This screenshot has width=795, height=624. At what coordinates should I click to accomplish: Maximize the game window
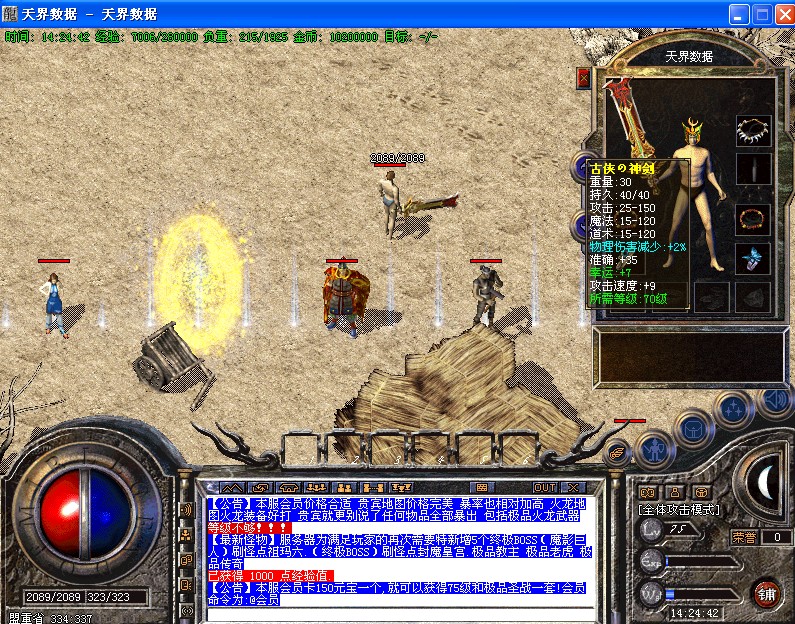[x=760, y=15]
